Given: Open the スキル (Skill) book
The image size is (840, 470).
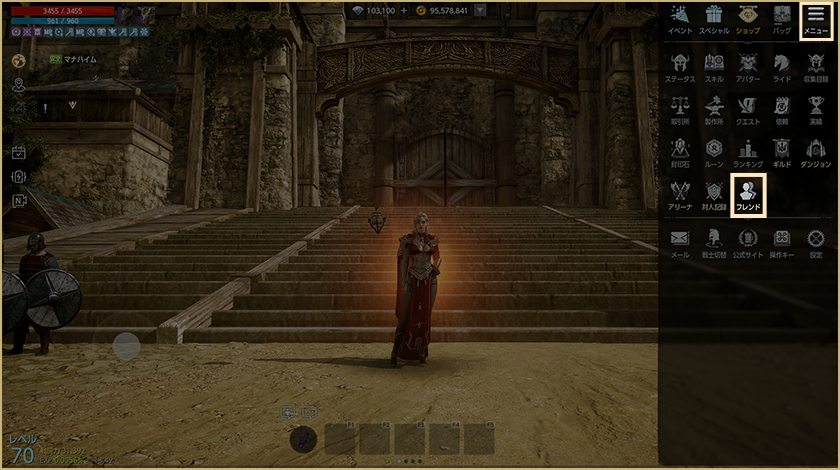Looking at the screenshot, I should click(x=714, y=66).
